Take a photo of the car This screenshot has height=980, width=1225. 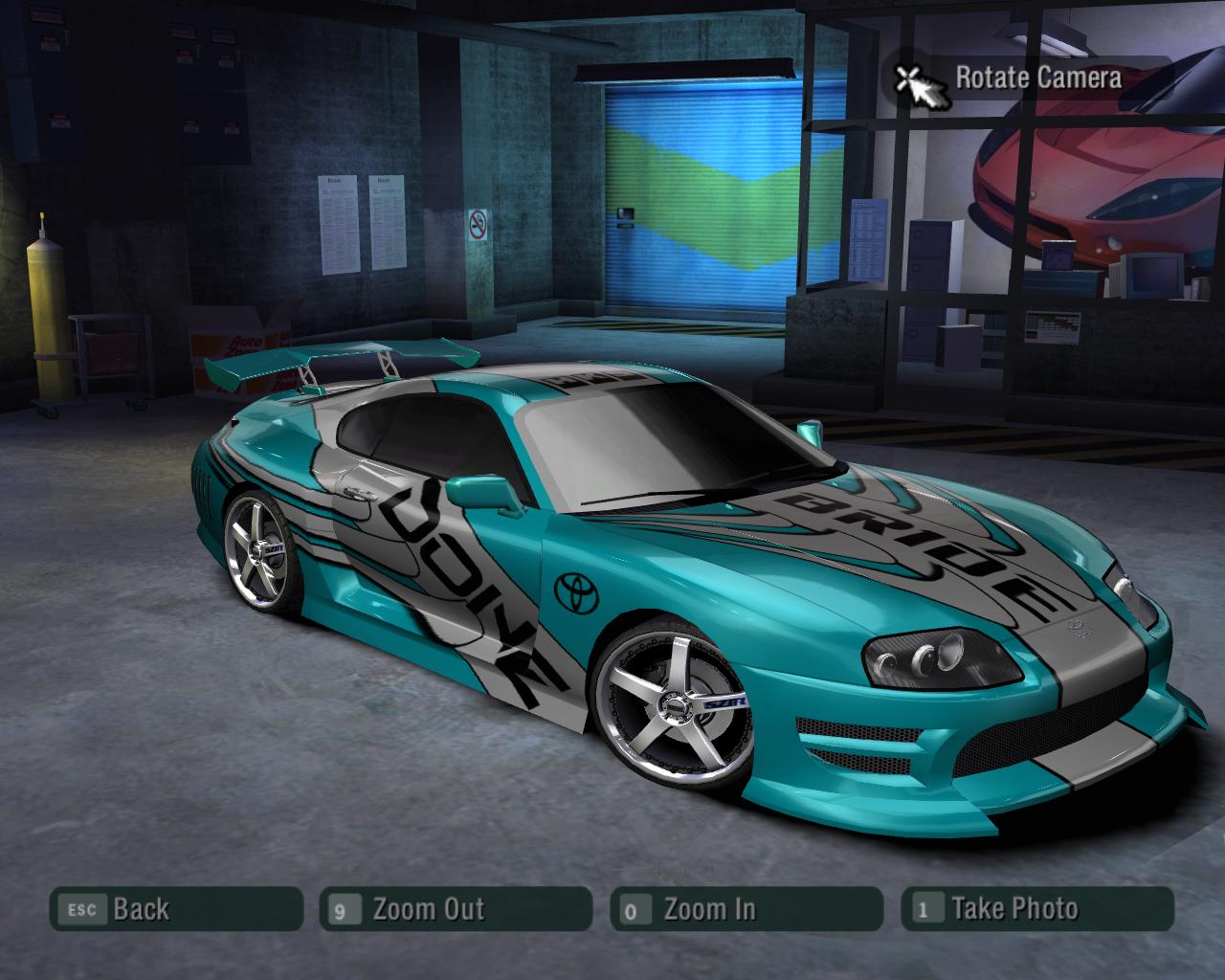1036,909
